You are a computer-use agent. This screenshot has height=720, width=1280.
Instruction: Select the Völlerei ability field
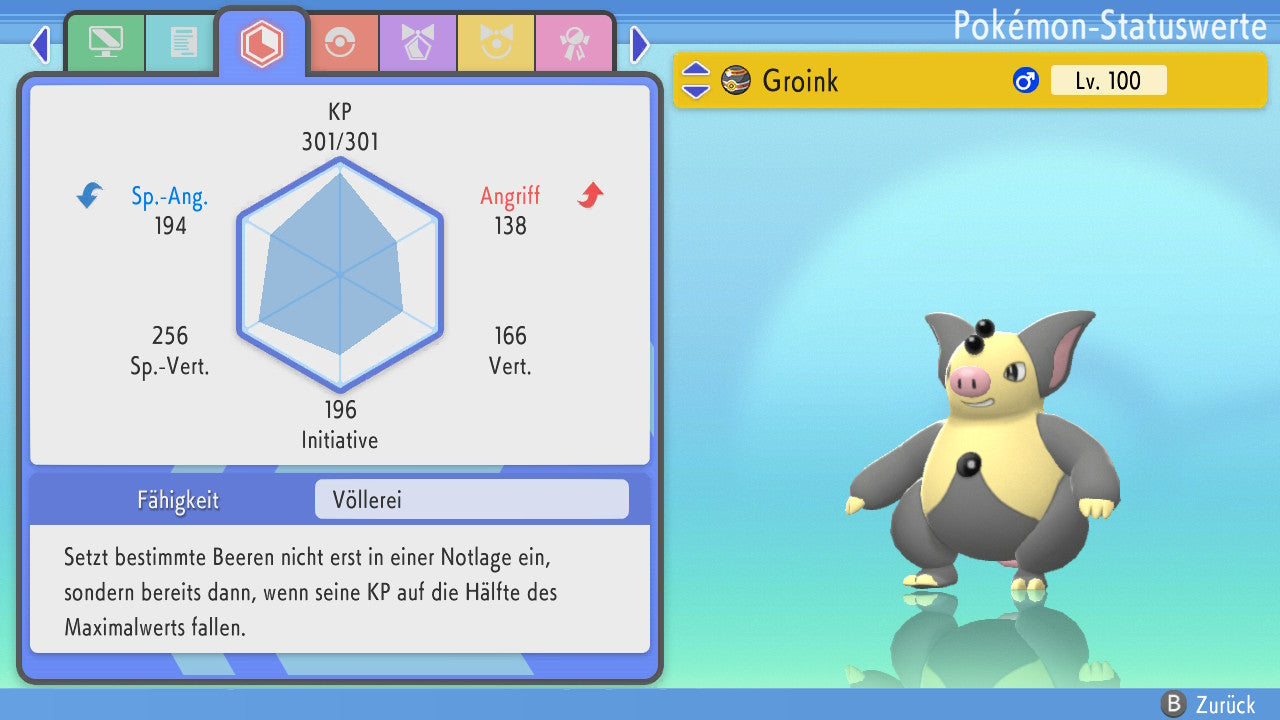click(471, 499)
